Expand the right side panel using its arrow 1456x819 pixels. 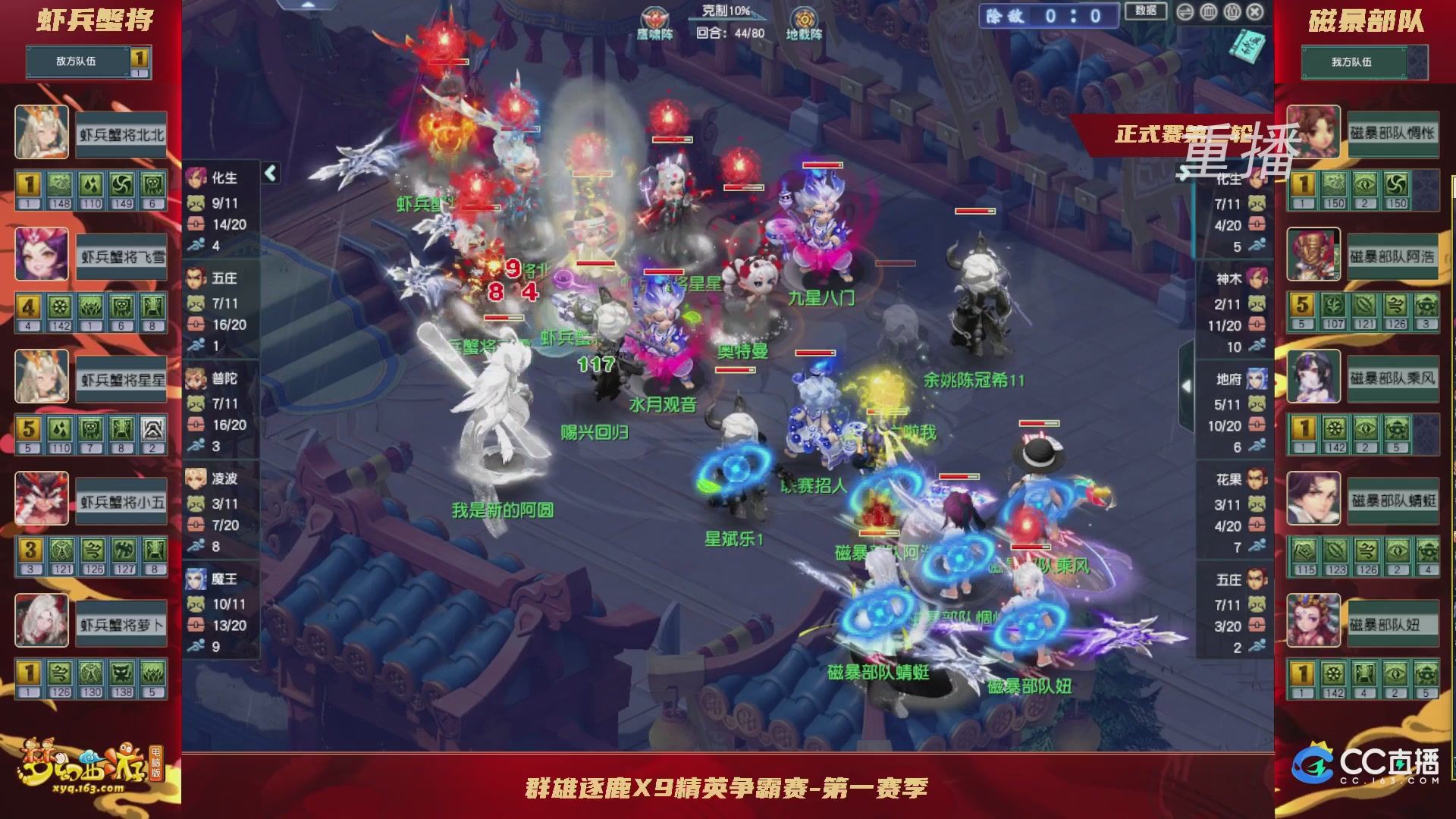(x=1187, y=385)
